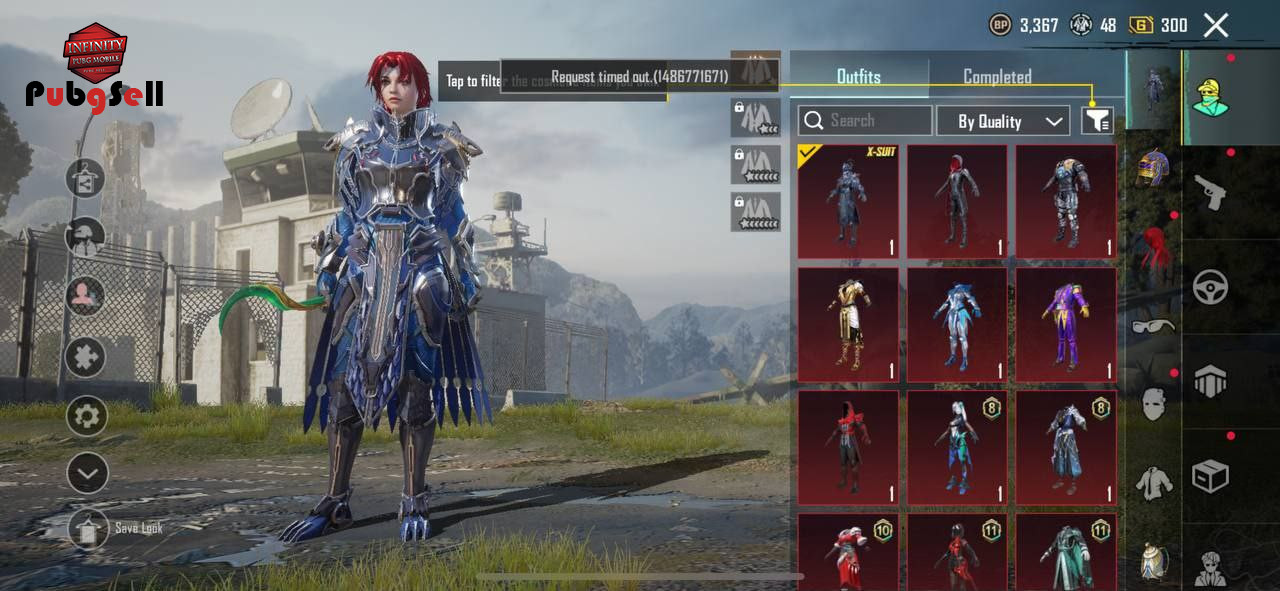Viewport: 1280px width, 591px height.
Task: Open the puzzle piece menu
Action: (86, 357)
